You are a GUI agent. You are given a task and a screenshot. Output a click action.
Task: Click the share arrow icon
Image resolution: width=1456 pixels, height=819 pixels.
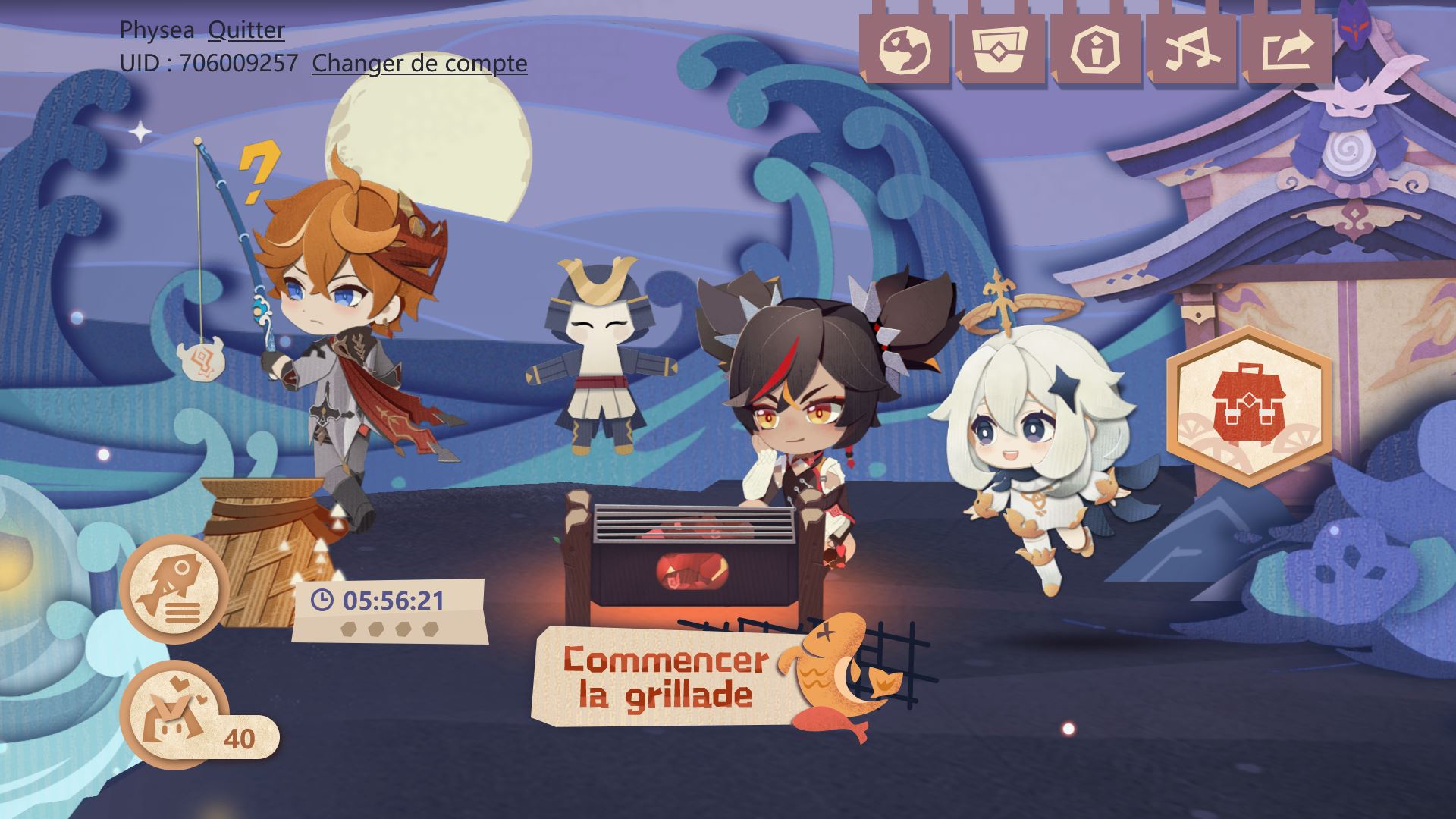(x=1287, y=50)
